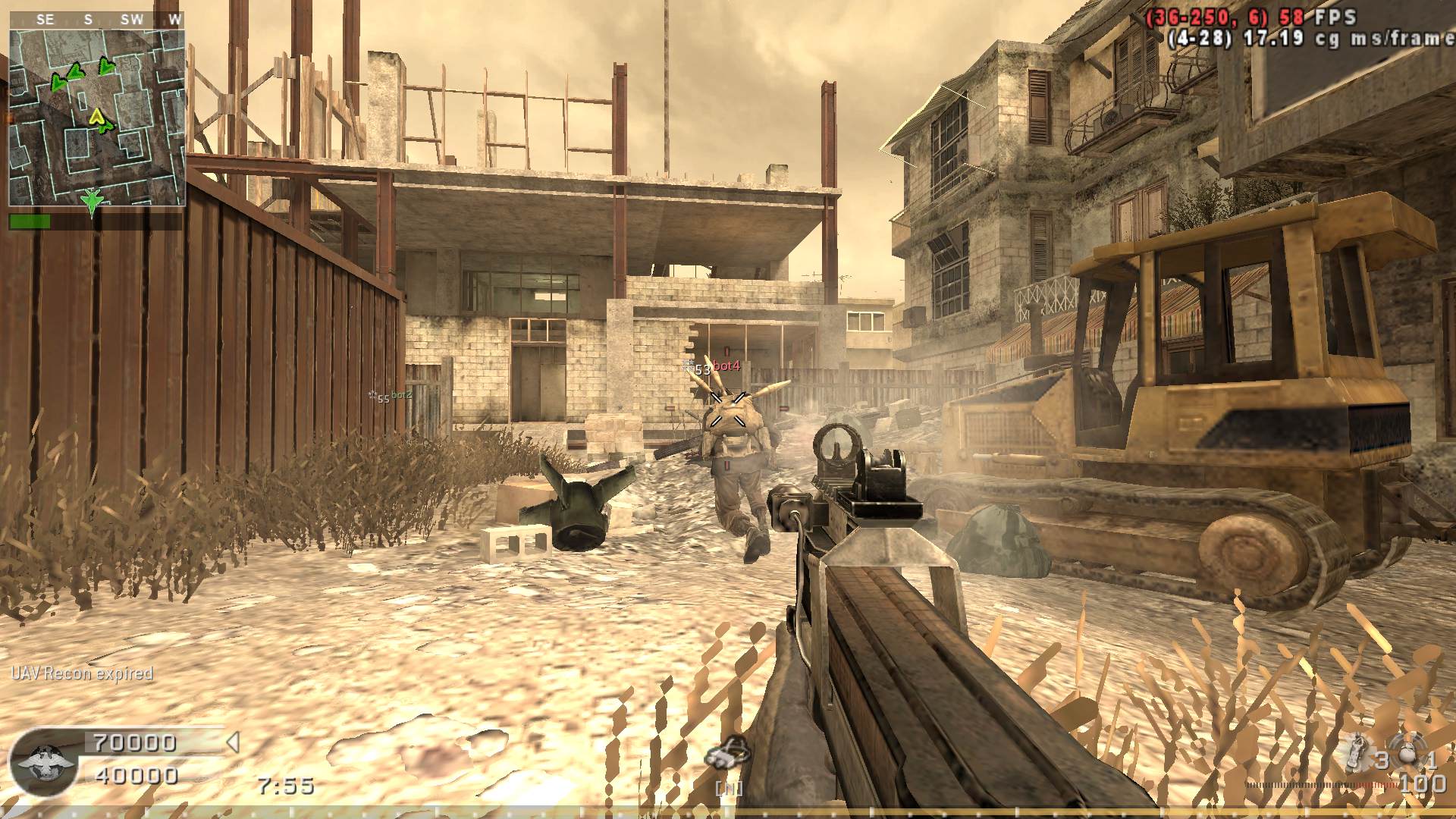This screenshot has width=1456, height=819.
Task: Activate the night vision goggles icon
Action: pos(726,755)
